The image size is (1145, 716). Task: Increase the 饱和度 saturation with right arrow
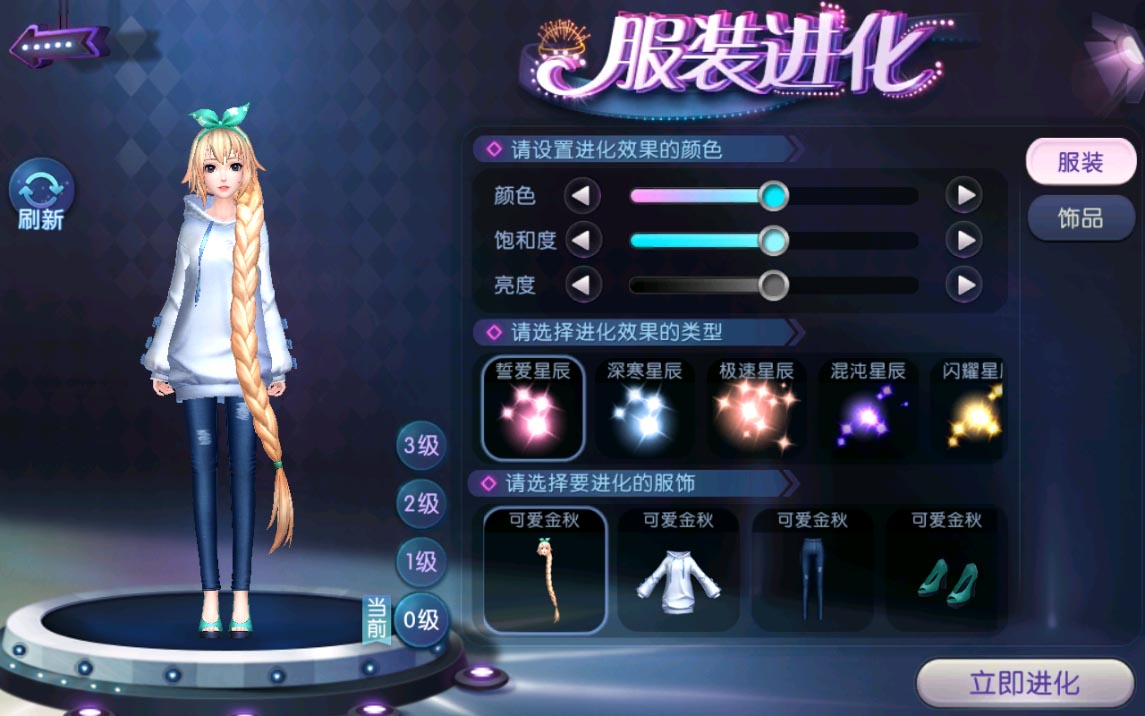pos(963,240)
